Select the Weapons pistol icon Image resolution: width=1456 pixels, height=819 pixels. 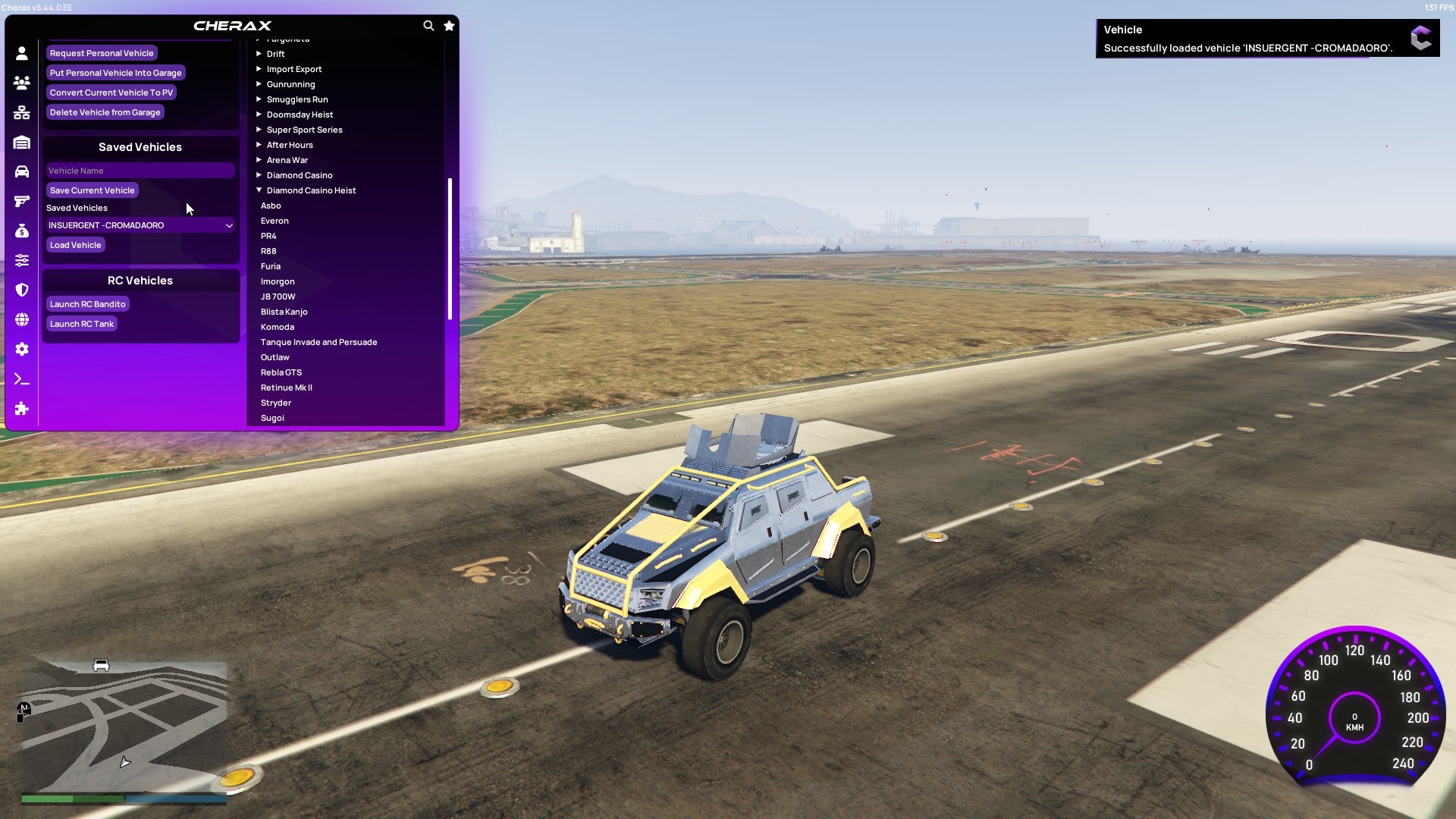coord(22,202)
